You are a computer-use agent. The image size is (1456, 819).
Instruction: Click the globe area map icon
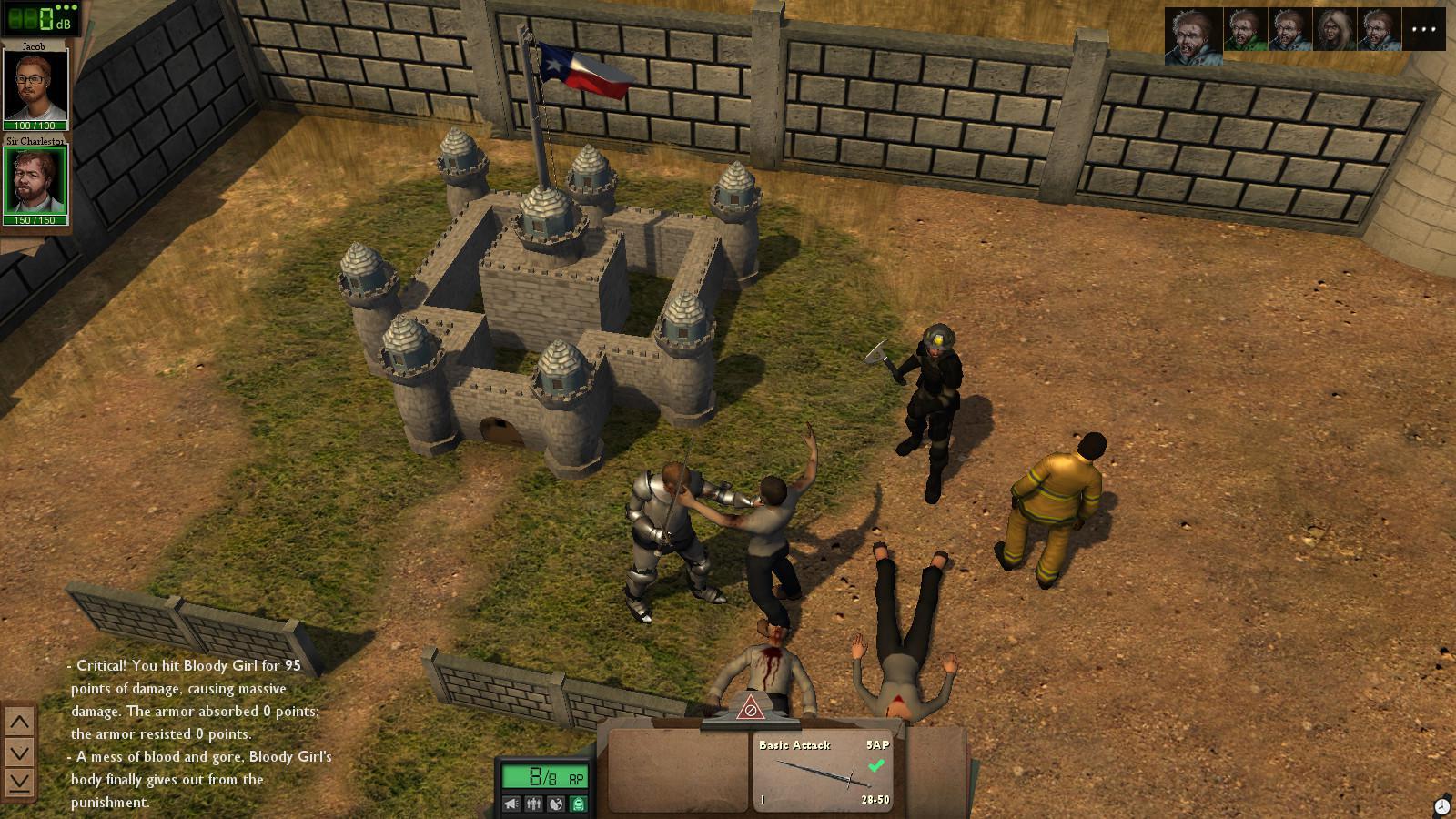[556, 804]
